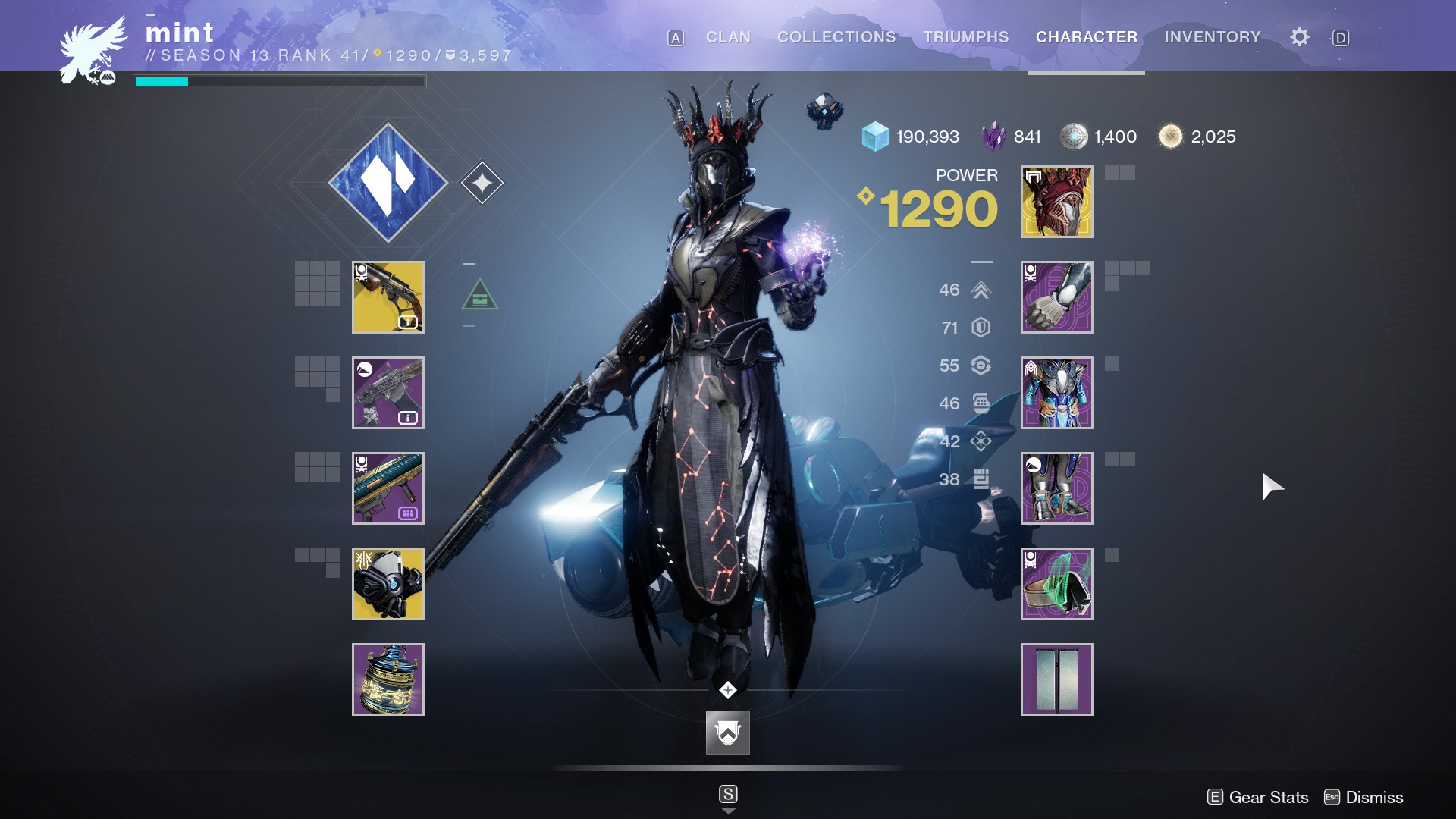The image size is (1456, 819).
Task: Open the leg armor slot
Action: pyautogui.click(x=1056, y=488)
